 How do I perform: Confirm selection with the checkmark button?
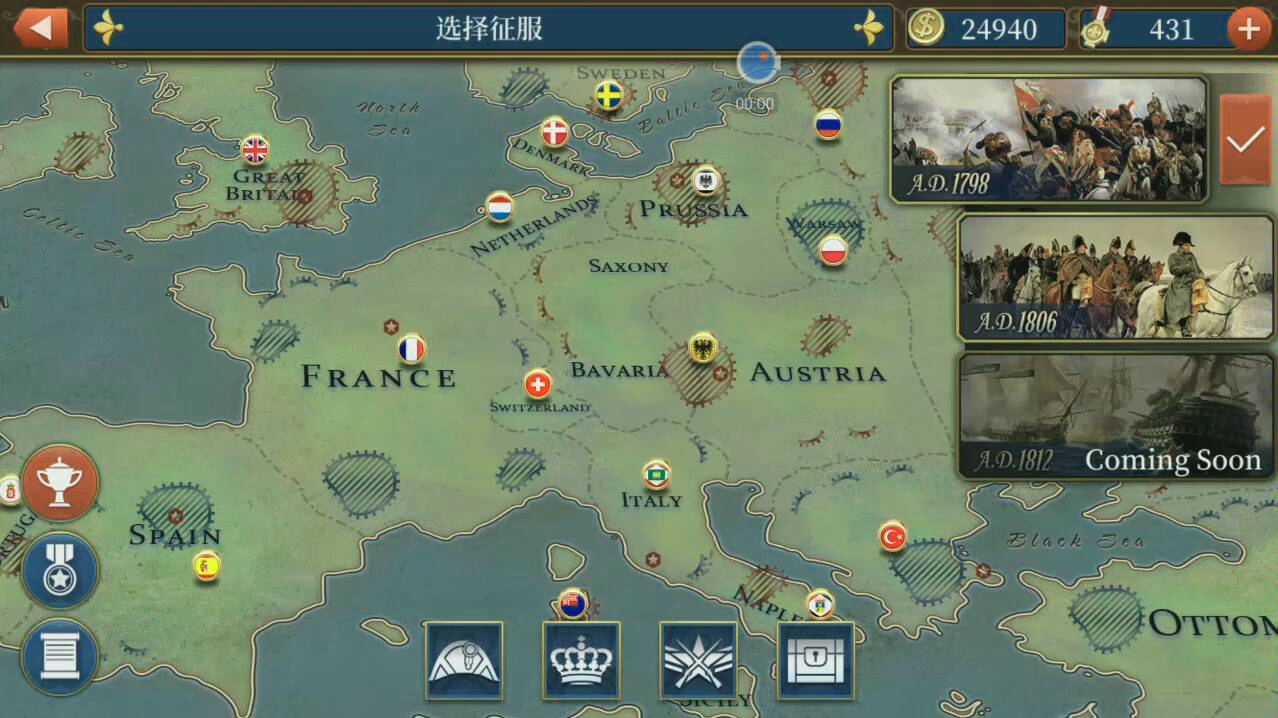tap(1245, 140)
